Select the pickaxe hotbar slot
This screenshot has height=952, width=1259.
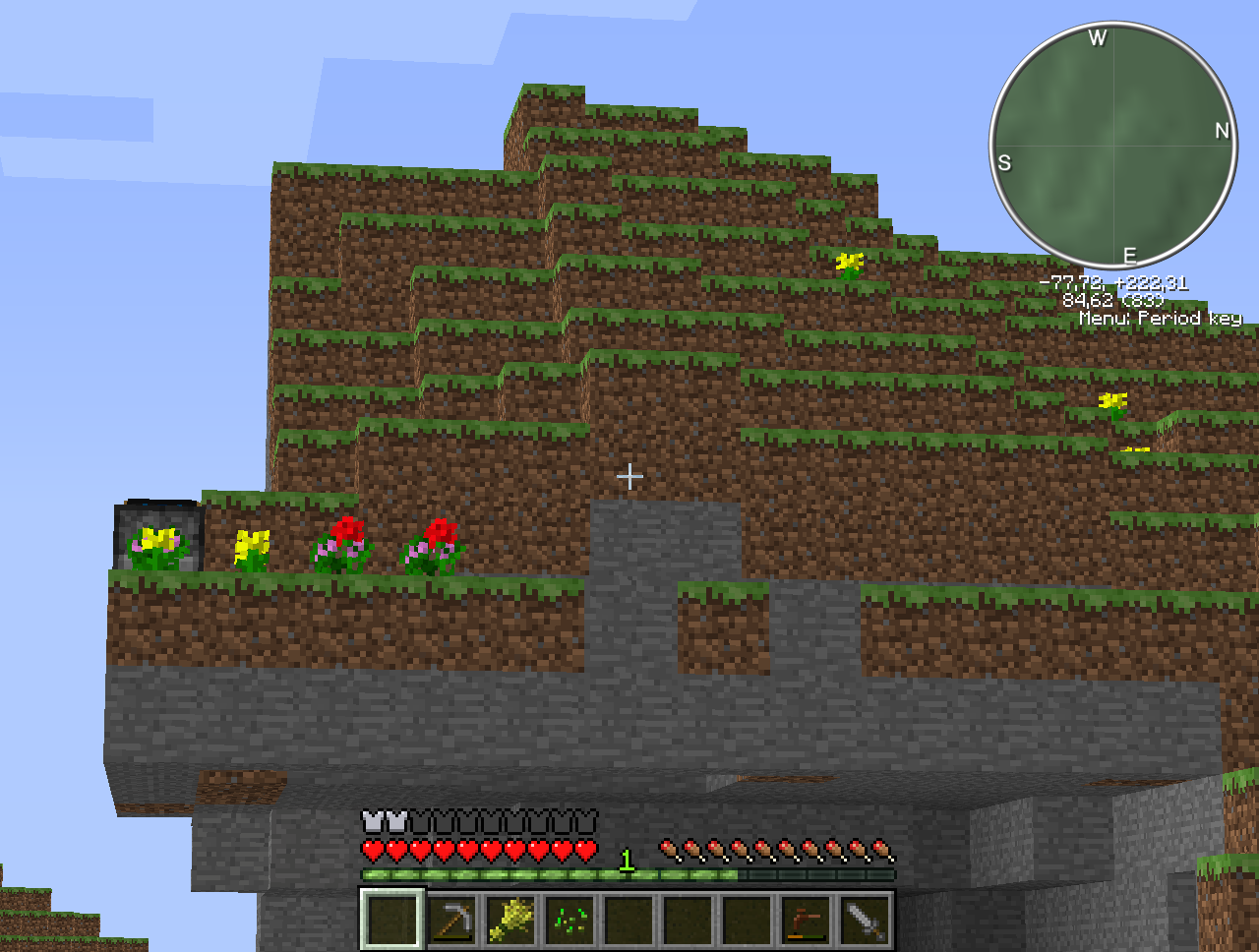pyautogui.click(x=451, y=921)
